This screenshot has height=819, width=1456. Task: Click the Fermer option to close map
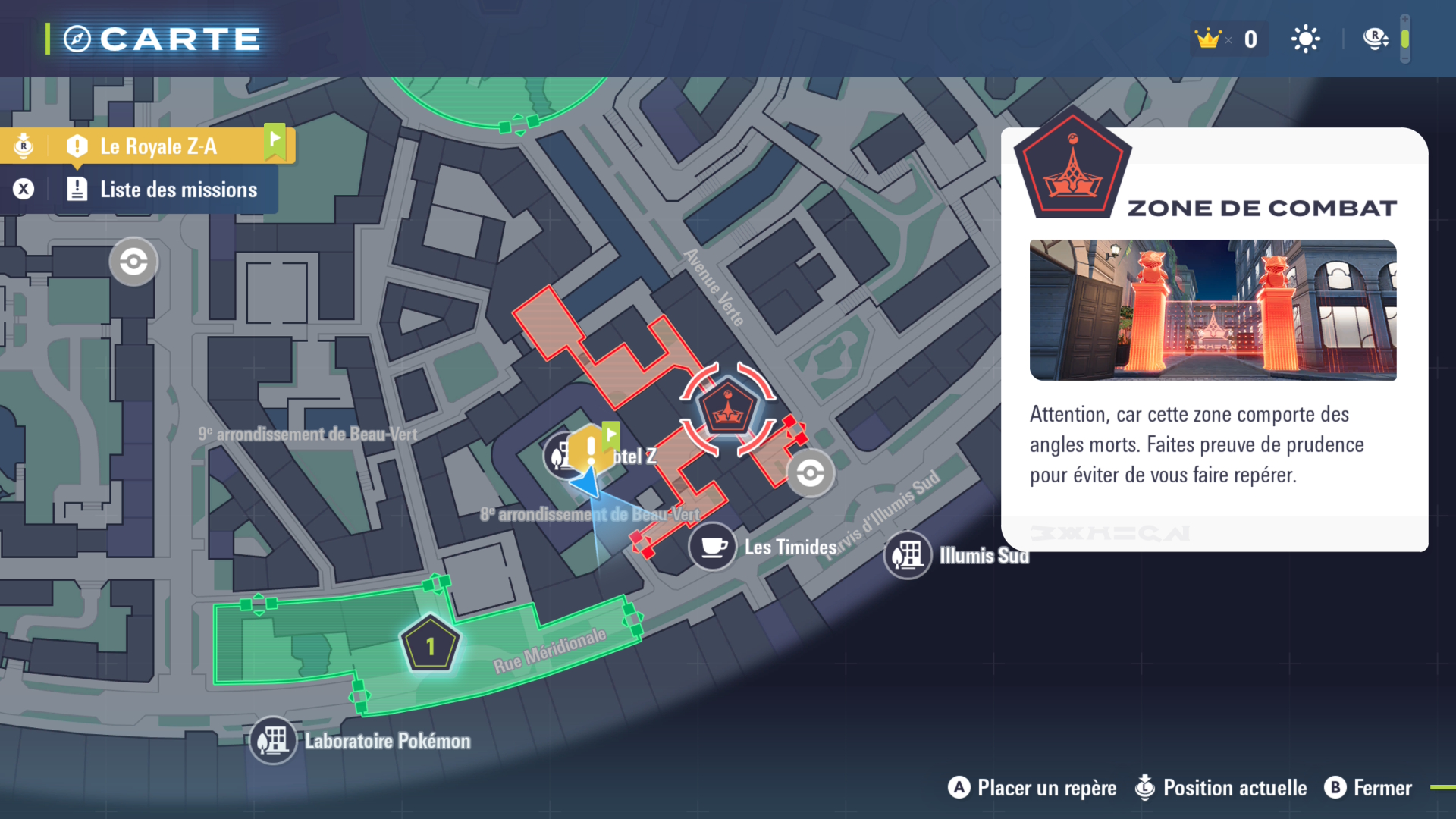pos(1369,788)
